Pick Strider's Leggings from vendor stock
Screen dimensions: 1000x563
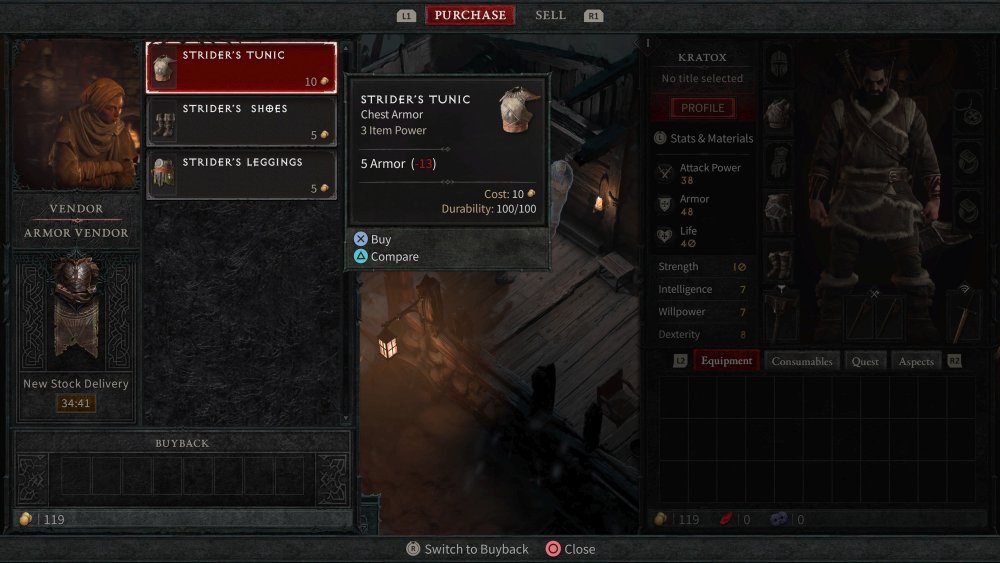click(241, 174)
